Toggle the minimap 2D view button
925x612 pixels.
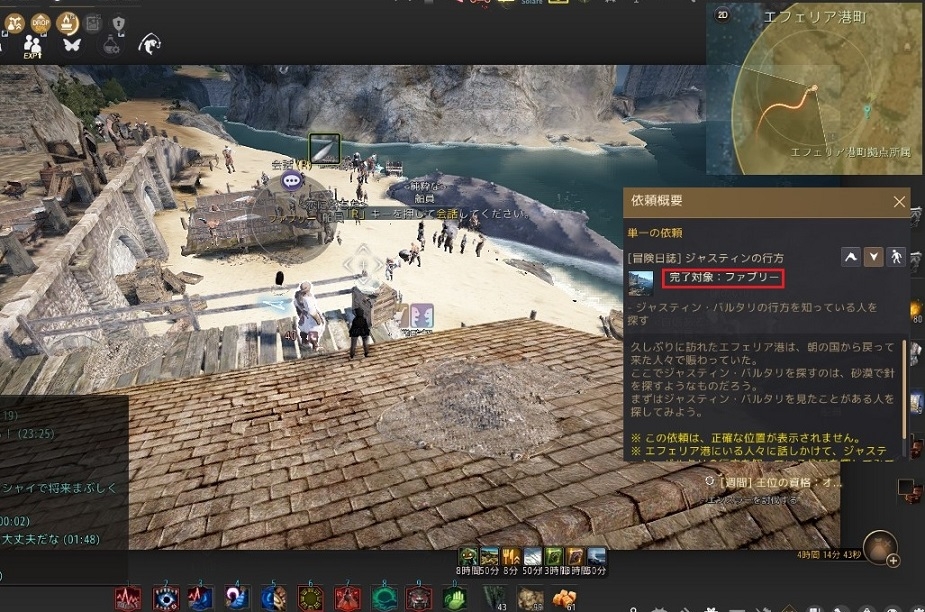[722, 15]
